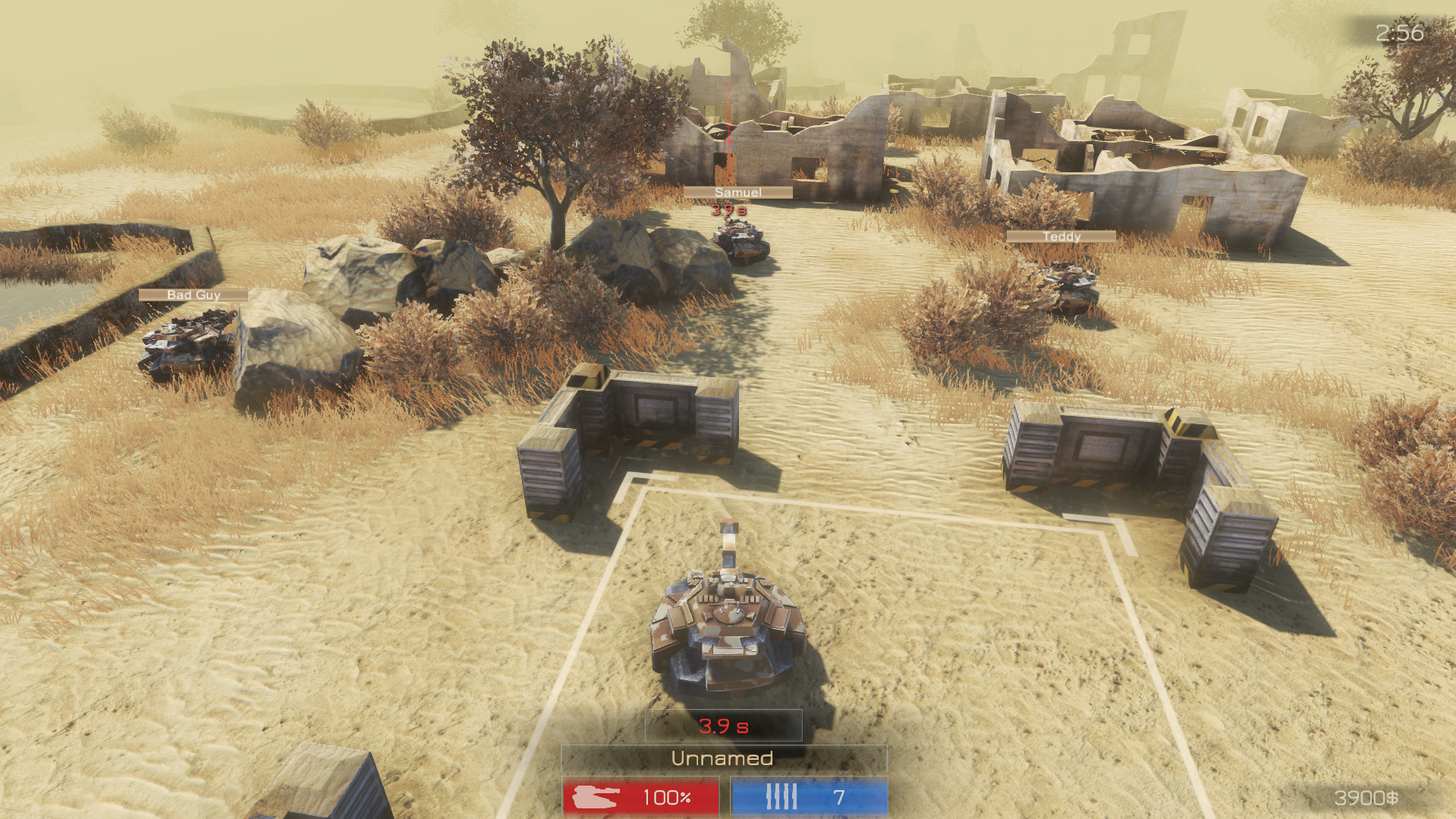Select the Unnamed player name bar
Screen dimensions: 1456x819
click(x=722, y=758)
